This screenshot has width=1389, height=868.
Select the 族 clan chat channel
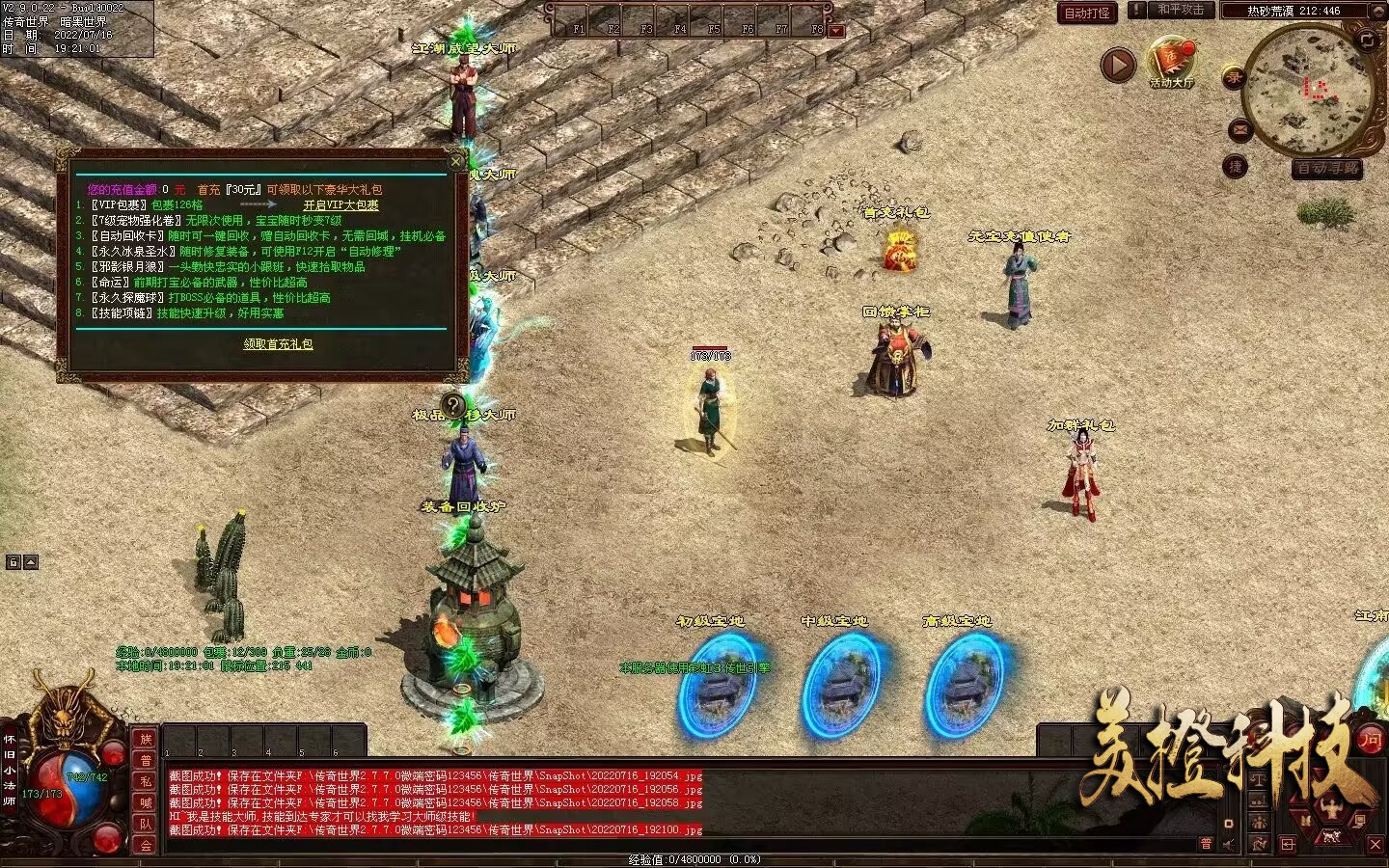[146, 739]
